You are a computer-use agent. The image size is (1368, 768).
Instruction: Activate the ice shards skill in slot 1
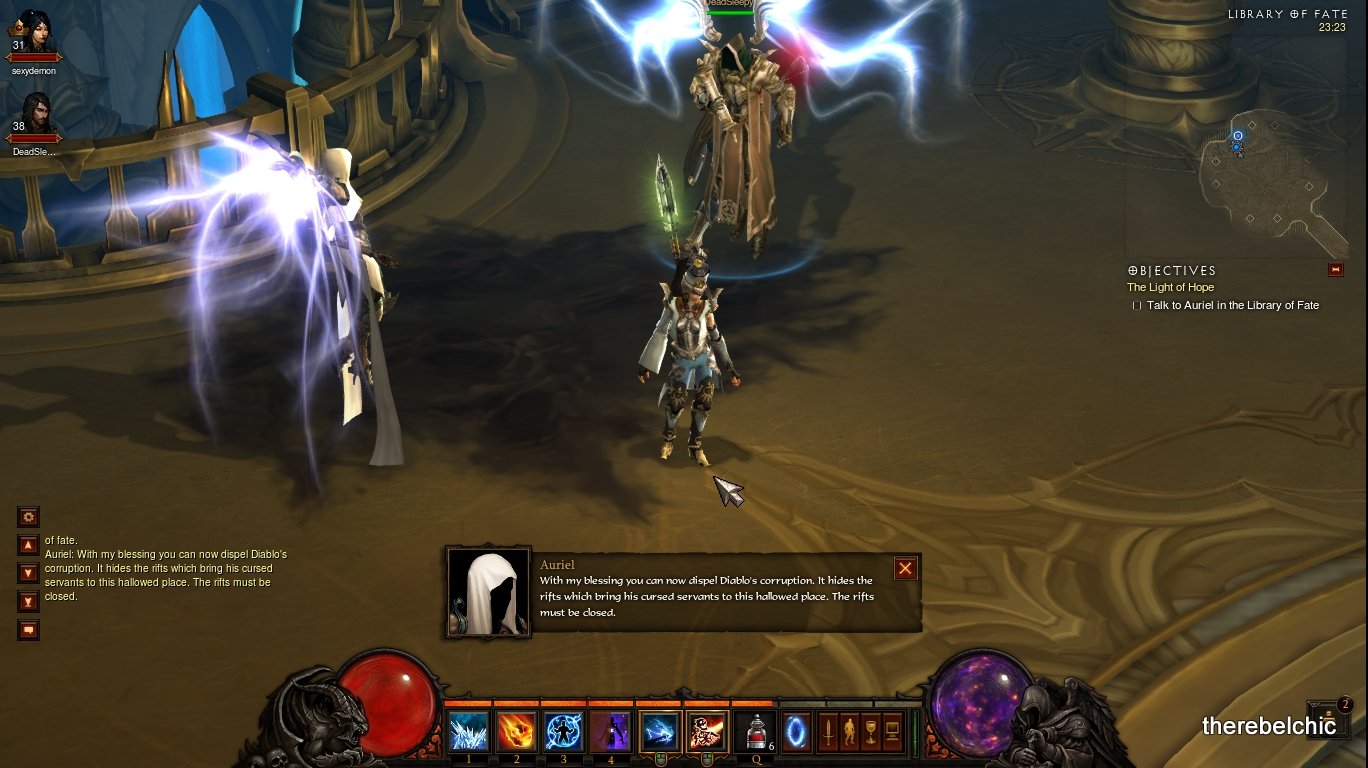[468, 731]
